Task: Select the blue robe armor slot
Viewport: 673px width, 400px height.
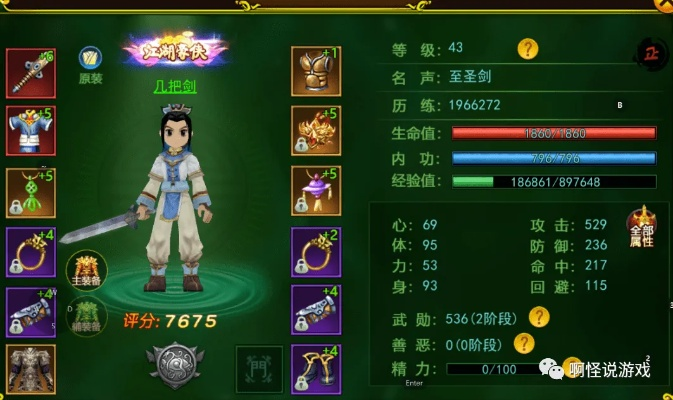Action: pos(31,129)
